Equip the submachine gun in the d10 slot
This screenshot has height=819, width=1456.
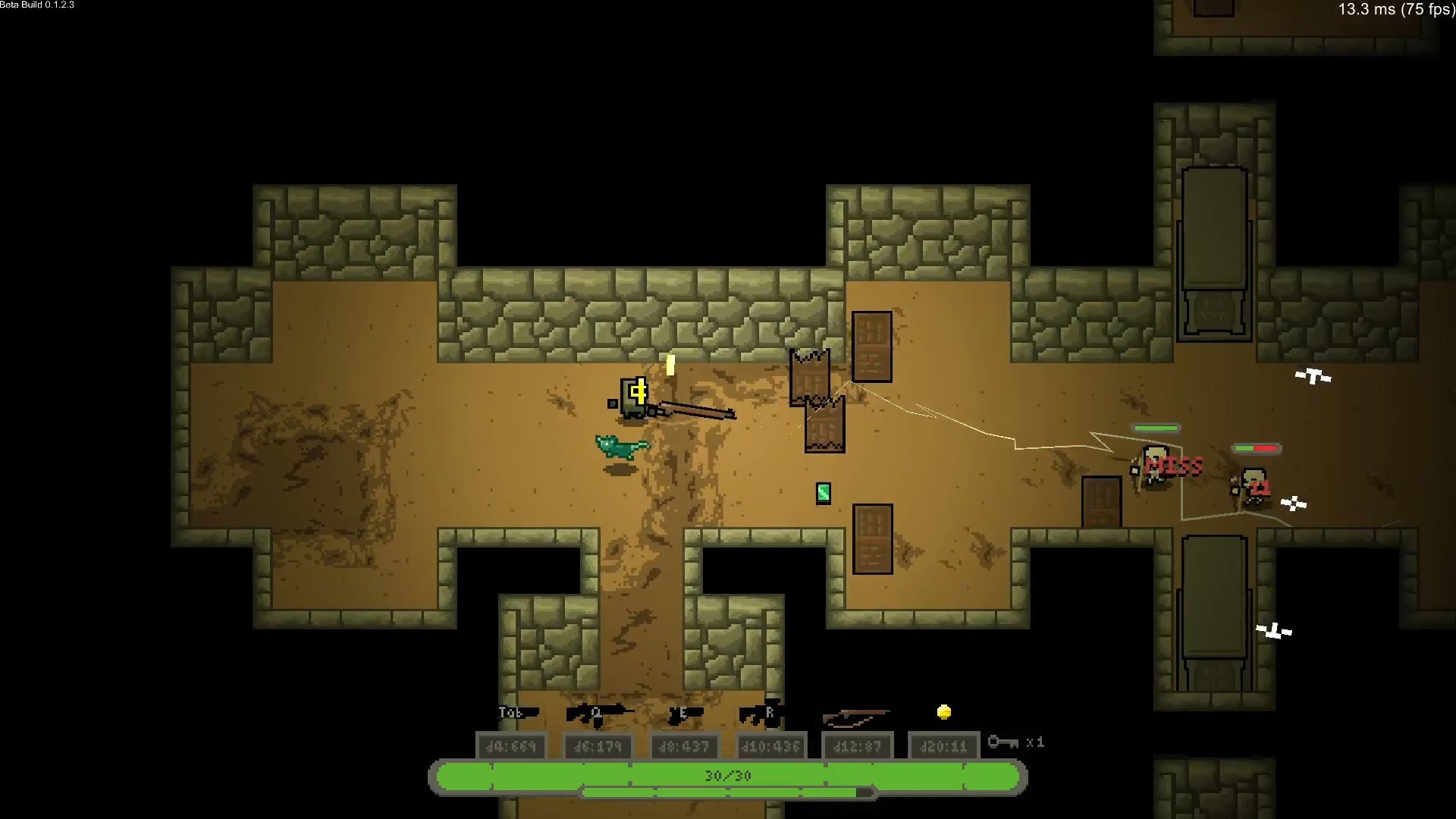point(762,714)
